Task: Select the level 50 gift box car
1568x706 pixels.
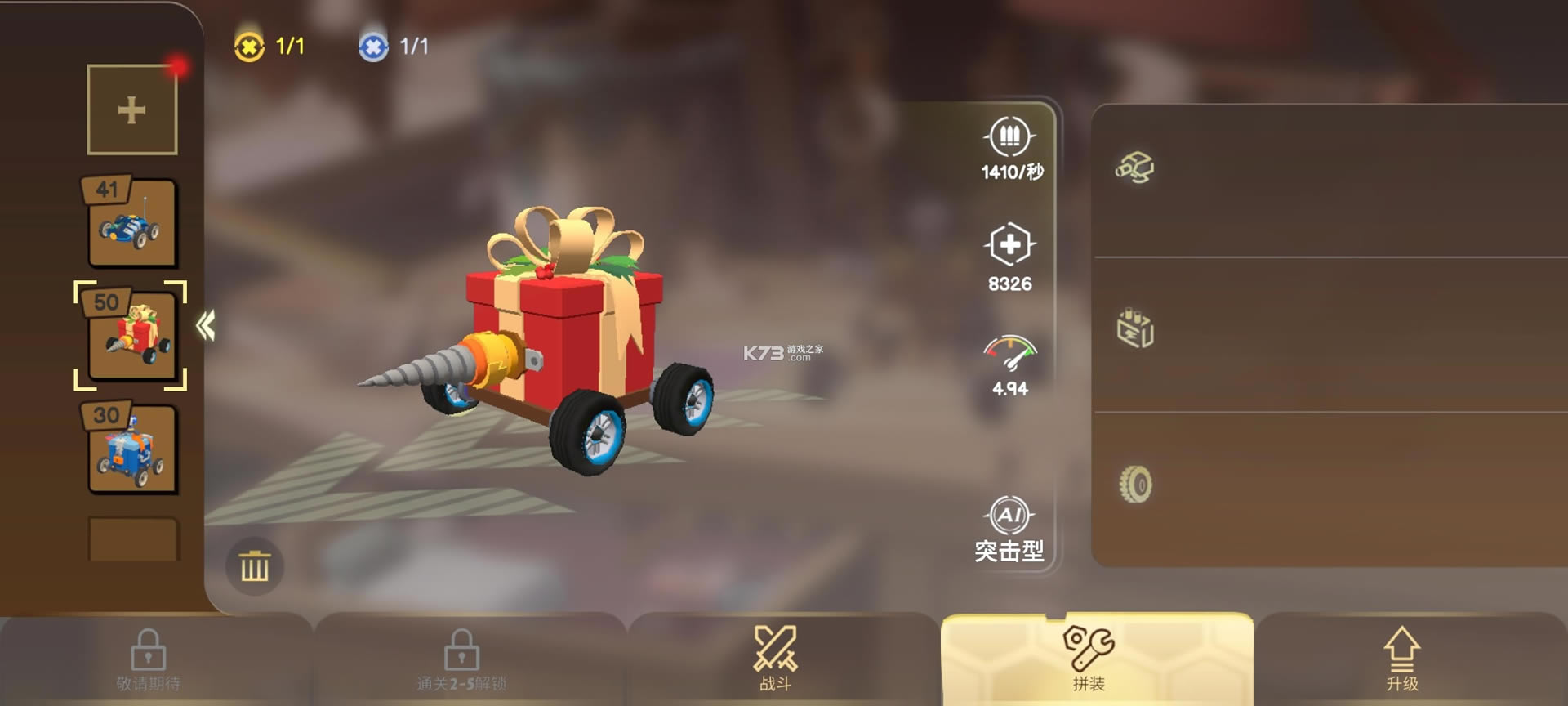Action: 131,335
